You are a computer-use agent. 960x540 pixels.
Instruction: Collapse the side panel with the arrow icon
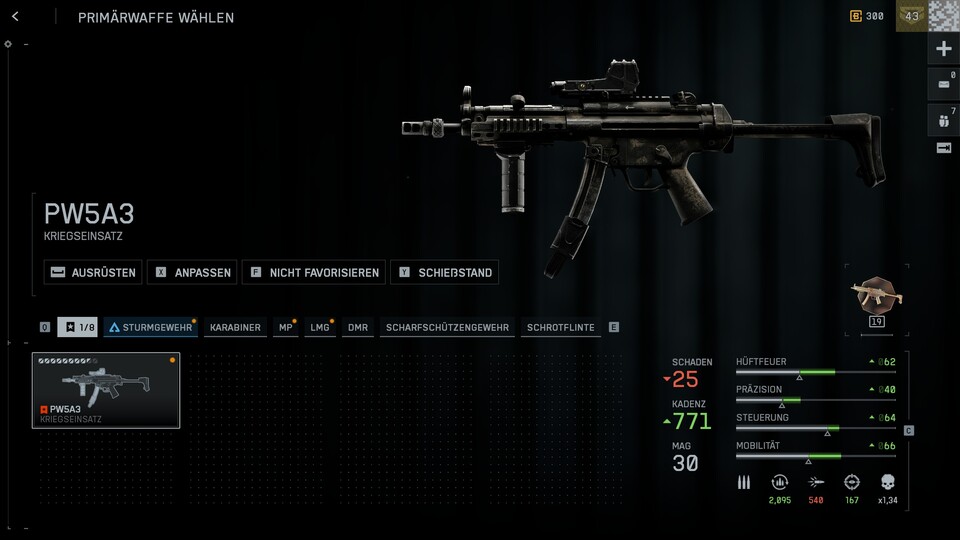coord(943,148)
